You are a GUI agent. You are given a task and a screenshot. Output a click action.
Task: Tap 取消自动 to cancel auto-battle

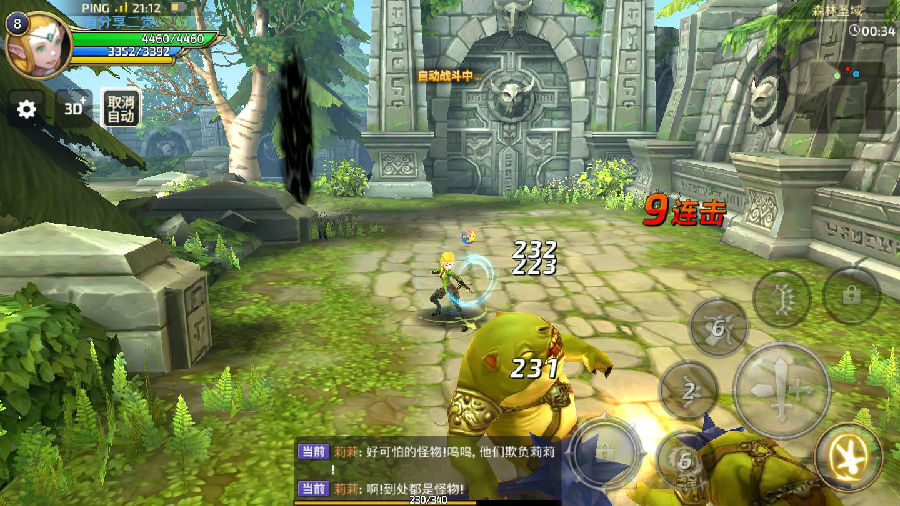coord(121,108)
